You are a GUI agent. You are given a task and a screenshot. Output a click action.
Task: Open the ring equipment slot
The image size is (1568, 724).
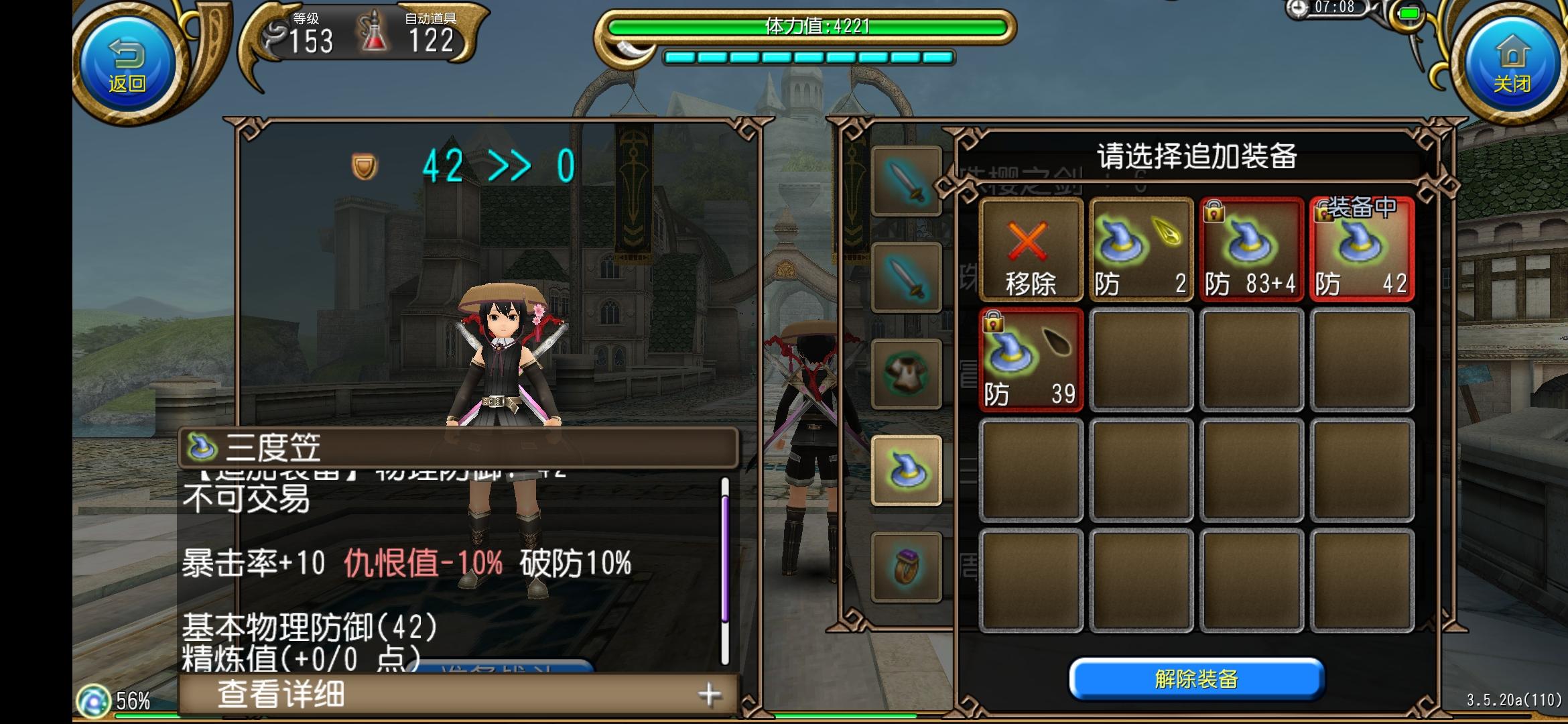click(x=906, y=566)
